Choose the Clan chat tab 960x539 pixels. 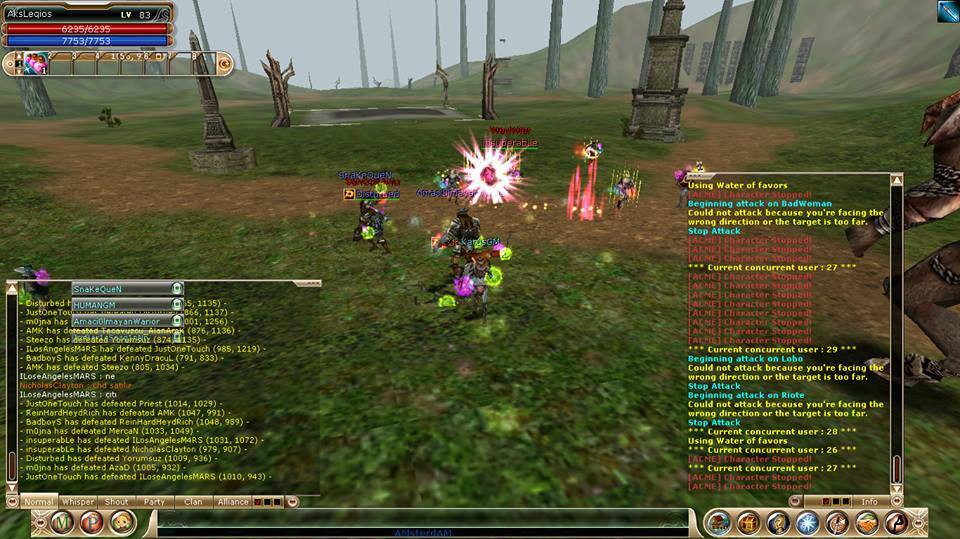(x=193, y=502)
